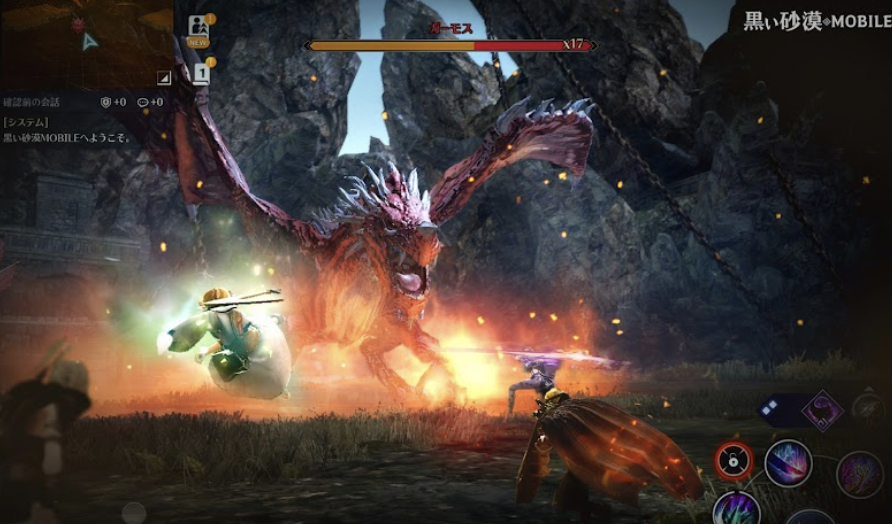Tap the virtual joystick nub
892x524 pixels.
pyautogui.click(x=133, y=511)
